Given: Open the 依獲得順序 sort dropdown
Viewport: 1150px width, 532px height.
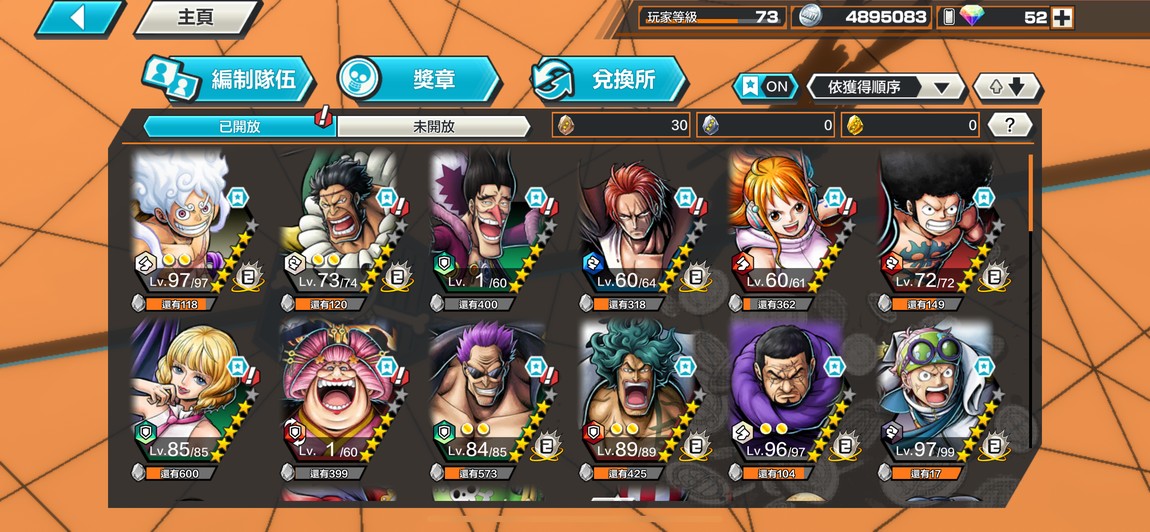Looking at the screenshot, I should pyautogui.click(x=885, y=87).
